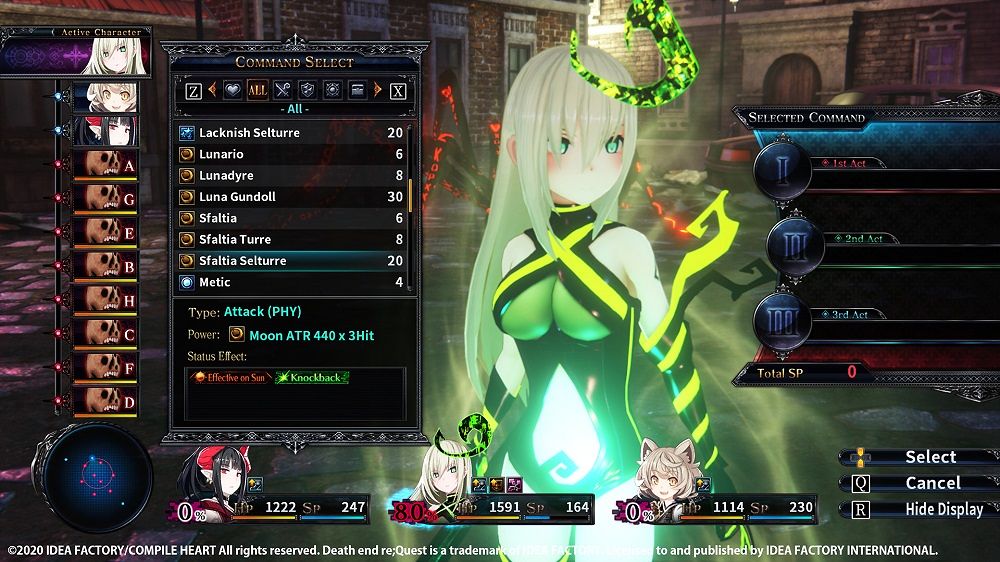The height and width of the screenshot is (562, 1000).
Task: Confirm the highlighted Sfaltia Selturre skill
Action: pyautogui.click(x=290, y=261)
